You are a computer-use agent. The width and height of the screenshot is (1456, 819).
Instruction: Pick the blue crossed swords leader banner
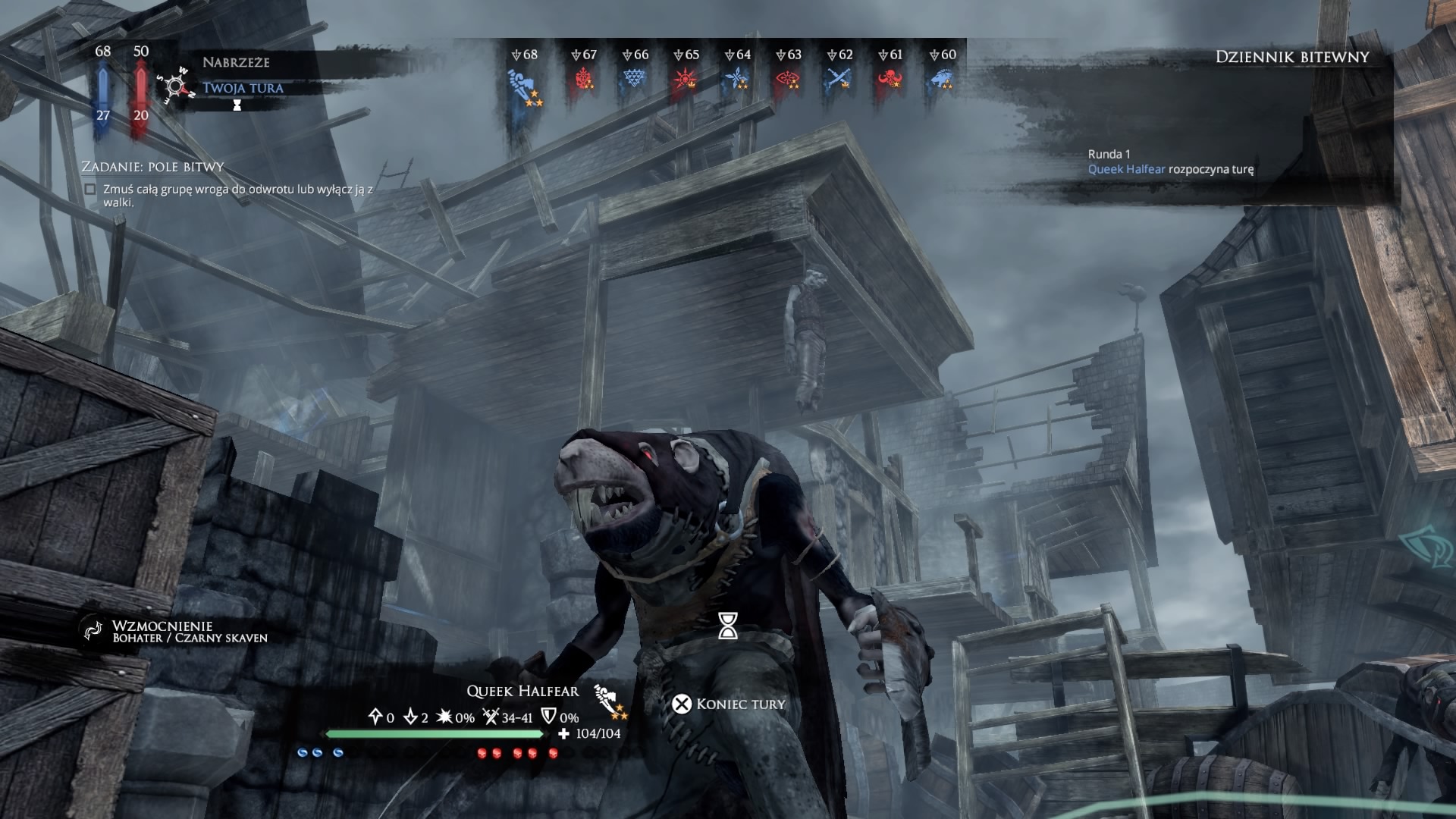tap(839, 79)
